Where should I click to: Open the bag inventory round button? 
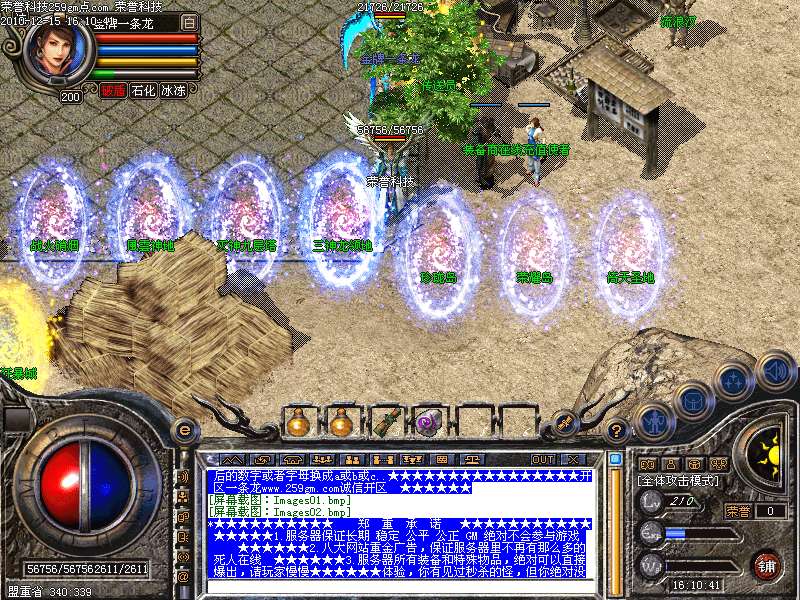pos(692,402)
